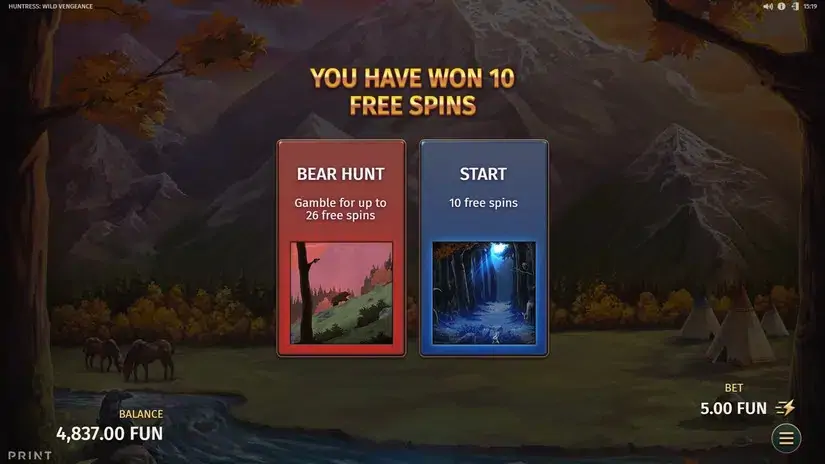Select the Start 10 free spins card
The image size is (825, 464).
click(x=483, y=247)
